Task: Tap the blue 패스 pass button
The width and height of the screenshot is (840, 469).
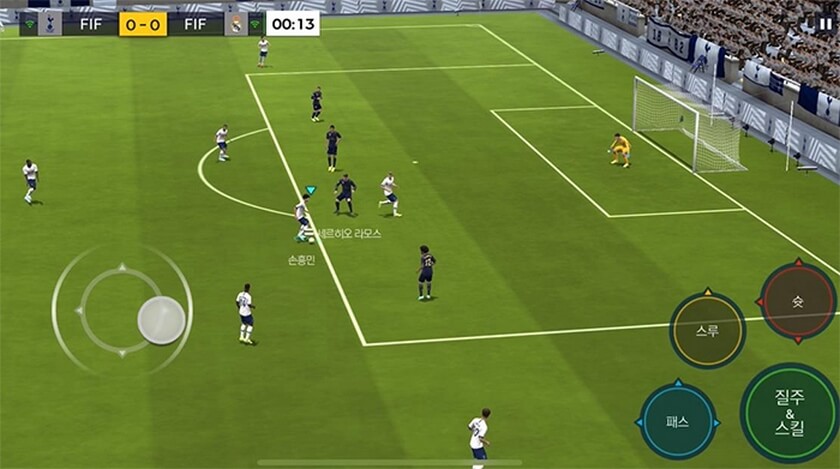Action: click(x=677, y=421)
